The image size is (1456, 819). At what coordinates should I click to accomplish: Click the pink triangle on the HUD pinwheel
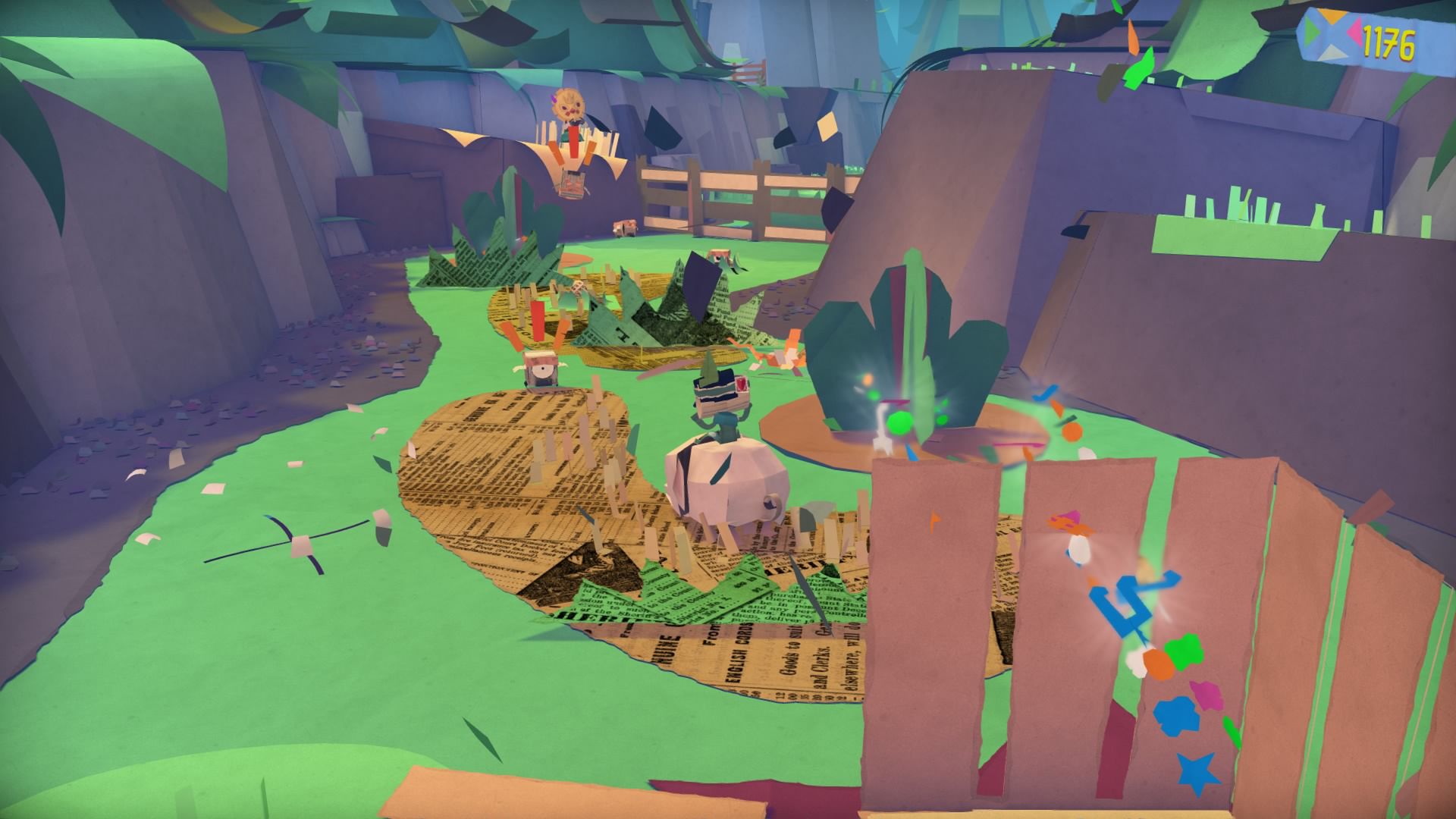click(1354, 32)
